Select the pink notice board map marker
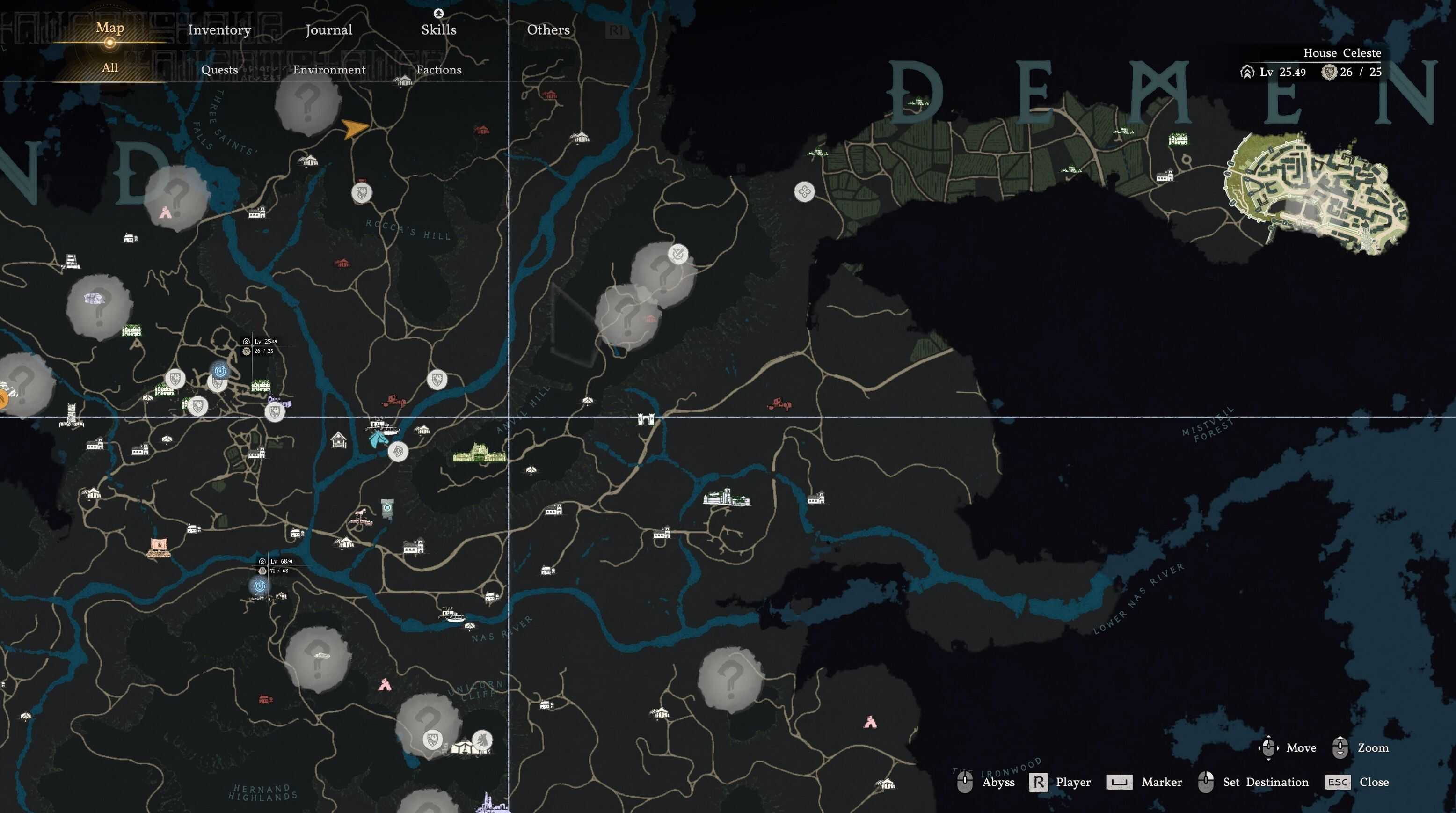 (x=159, y=547)
